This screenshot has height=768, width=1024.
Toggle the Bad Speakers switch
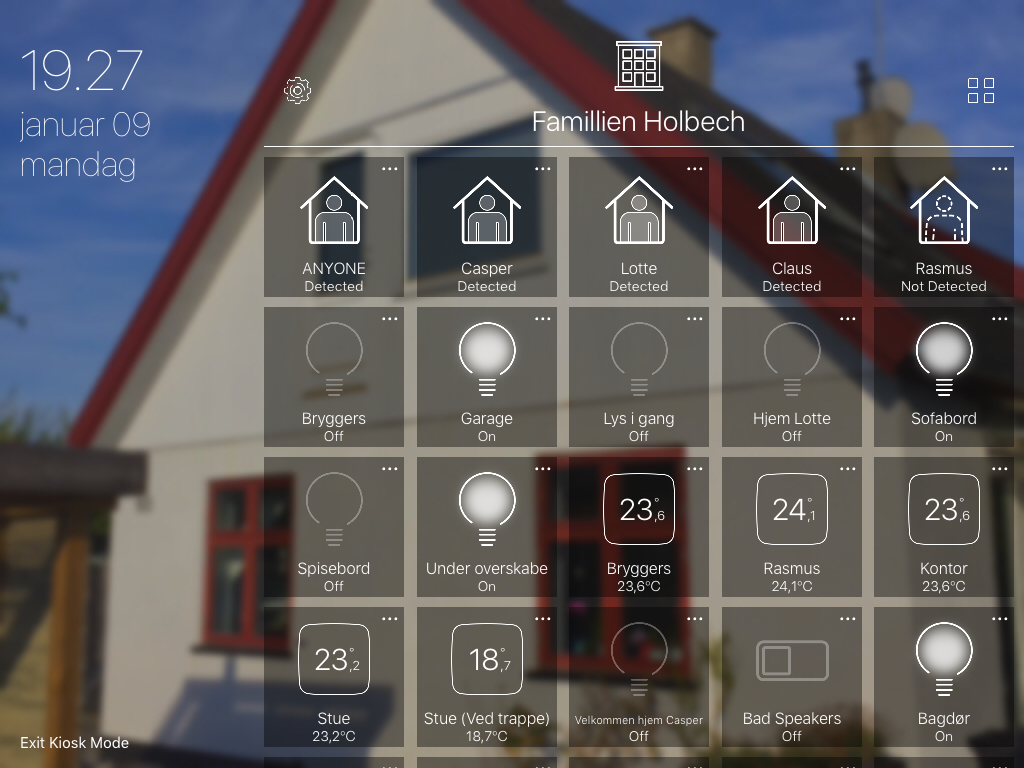[x=792, y=676]
